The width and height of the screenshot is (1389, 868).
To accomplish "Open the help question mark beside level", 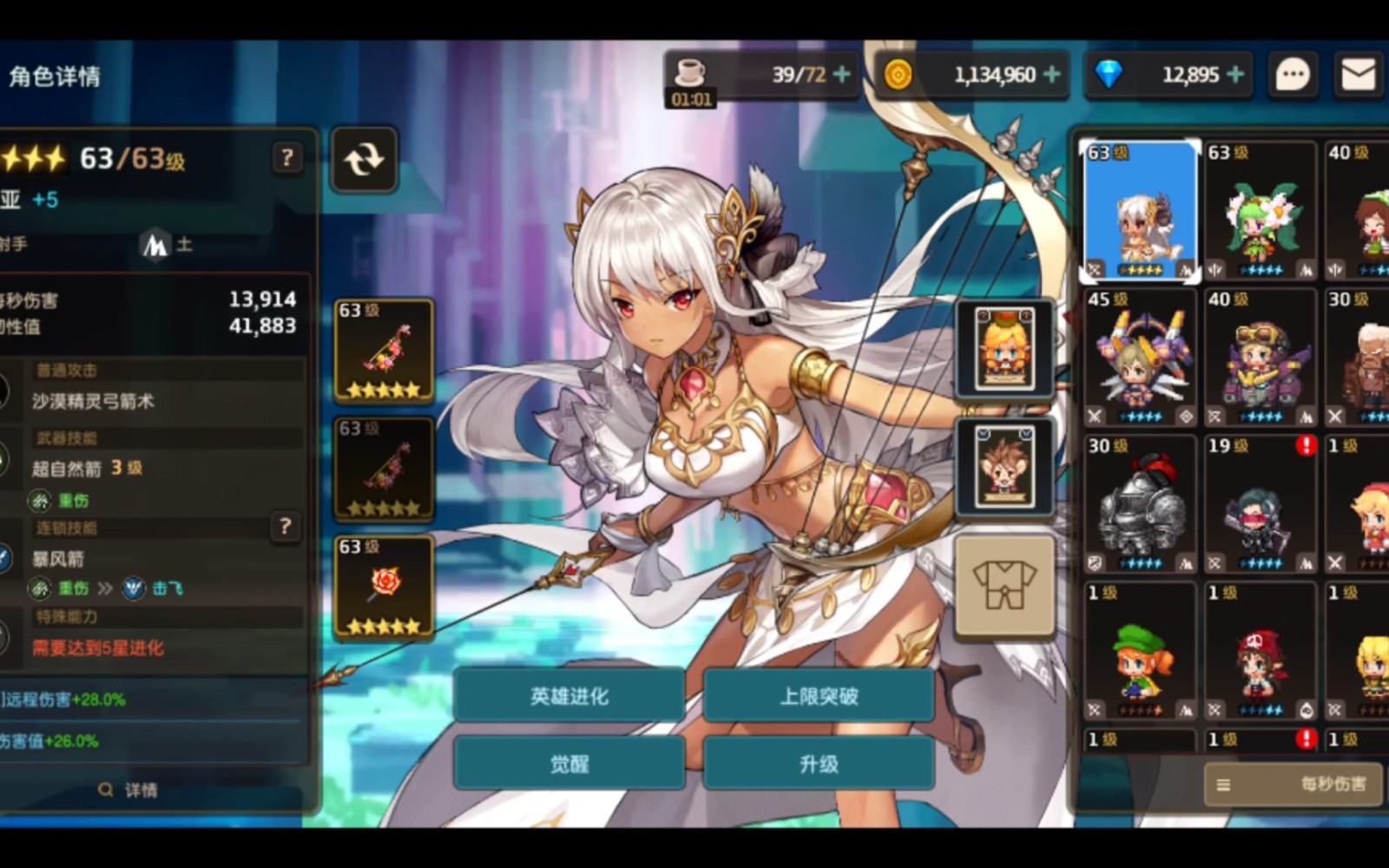I will pyautogui.click(x=287, y=158).
